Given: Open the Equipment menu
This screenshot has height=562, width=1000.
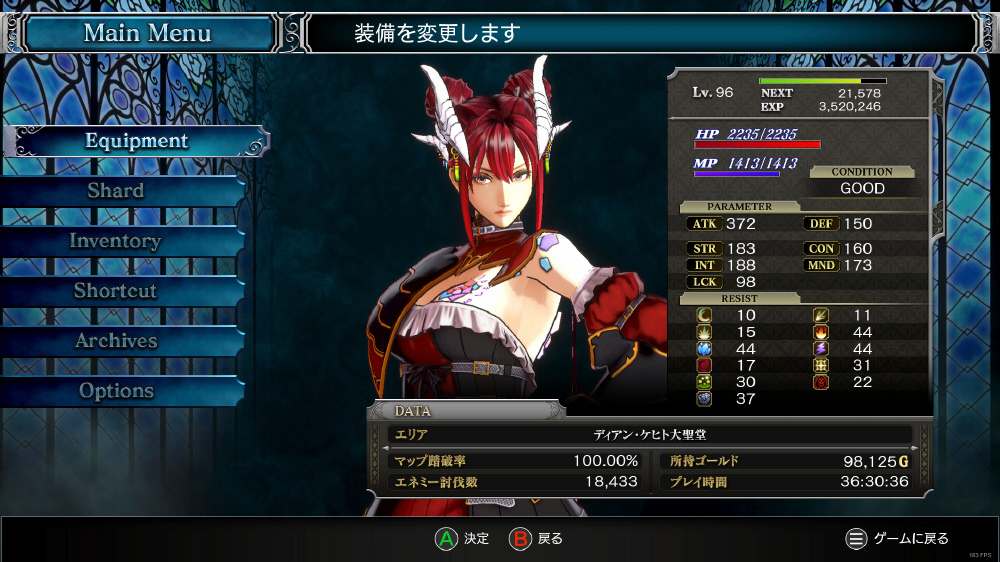Looking at the screenshot, I should 136,141.
